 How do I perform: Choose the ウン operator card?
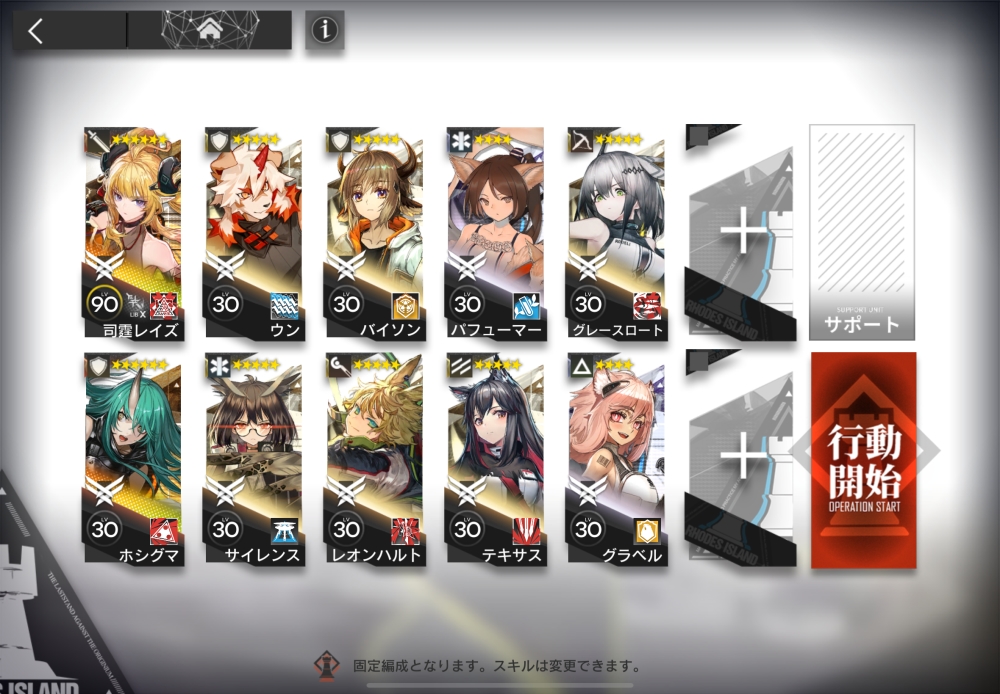(253, 232)
